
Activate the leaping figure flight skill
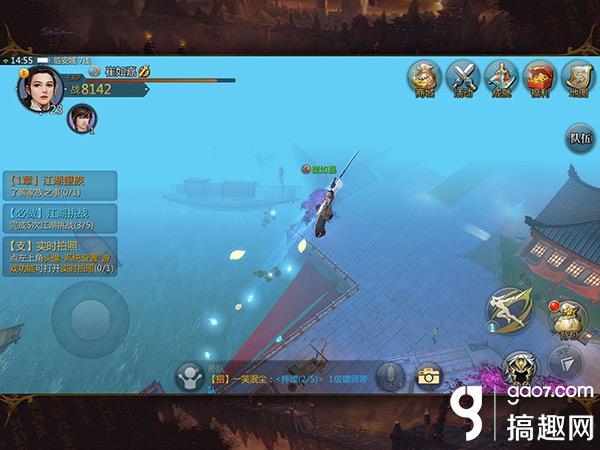tap(510, 311)
